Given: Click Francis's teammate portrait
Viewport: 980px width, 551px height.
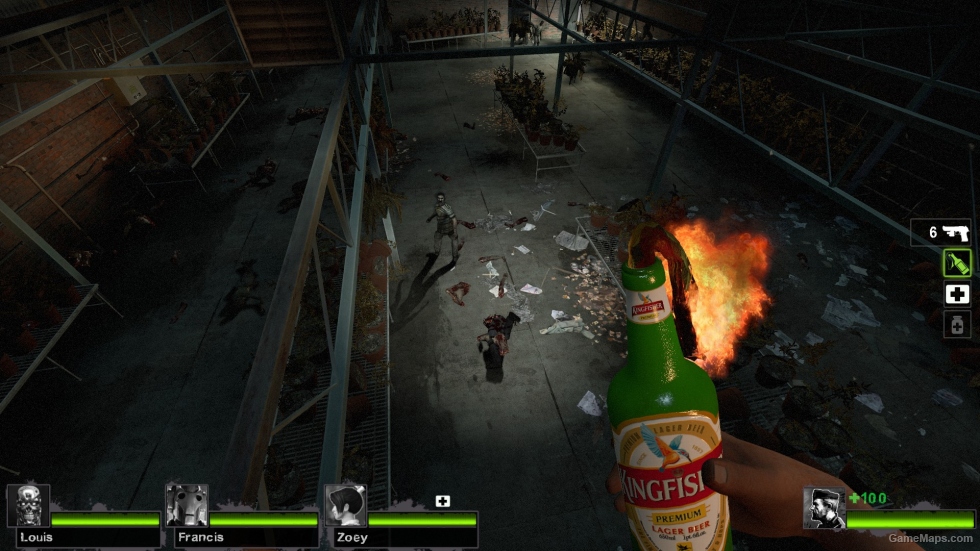Looking at the screenshot, I should 187,506.
